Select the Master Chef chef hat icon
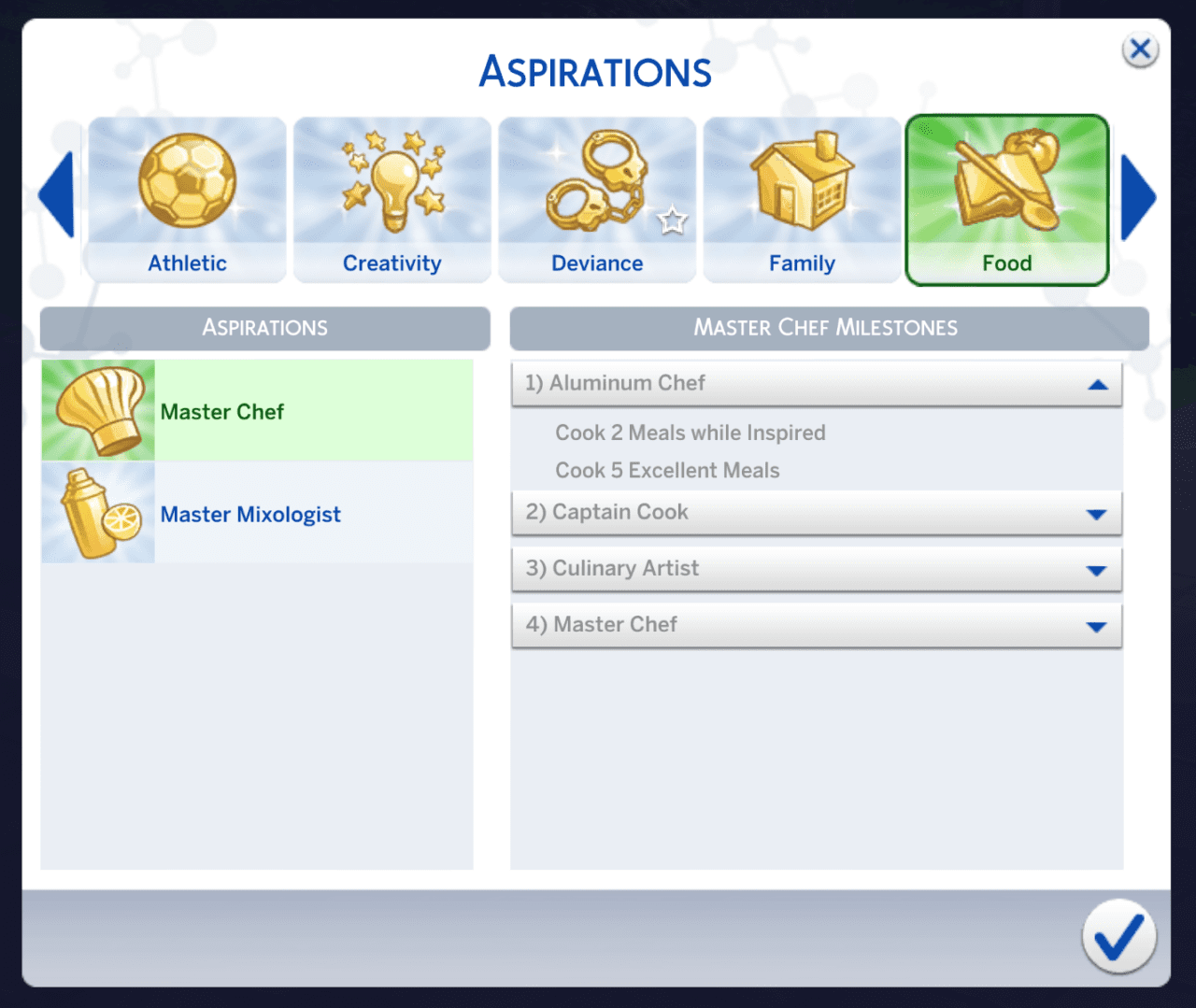Viewport: 1196px width, 1008px height. [97, 410]
